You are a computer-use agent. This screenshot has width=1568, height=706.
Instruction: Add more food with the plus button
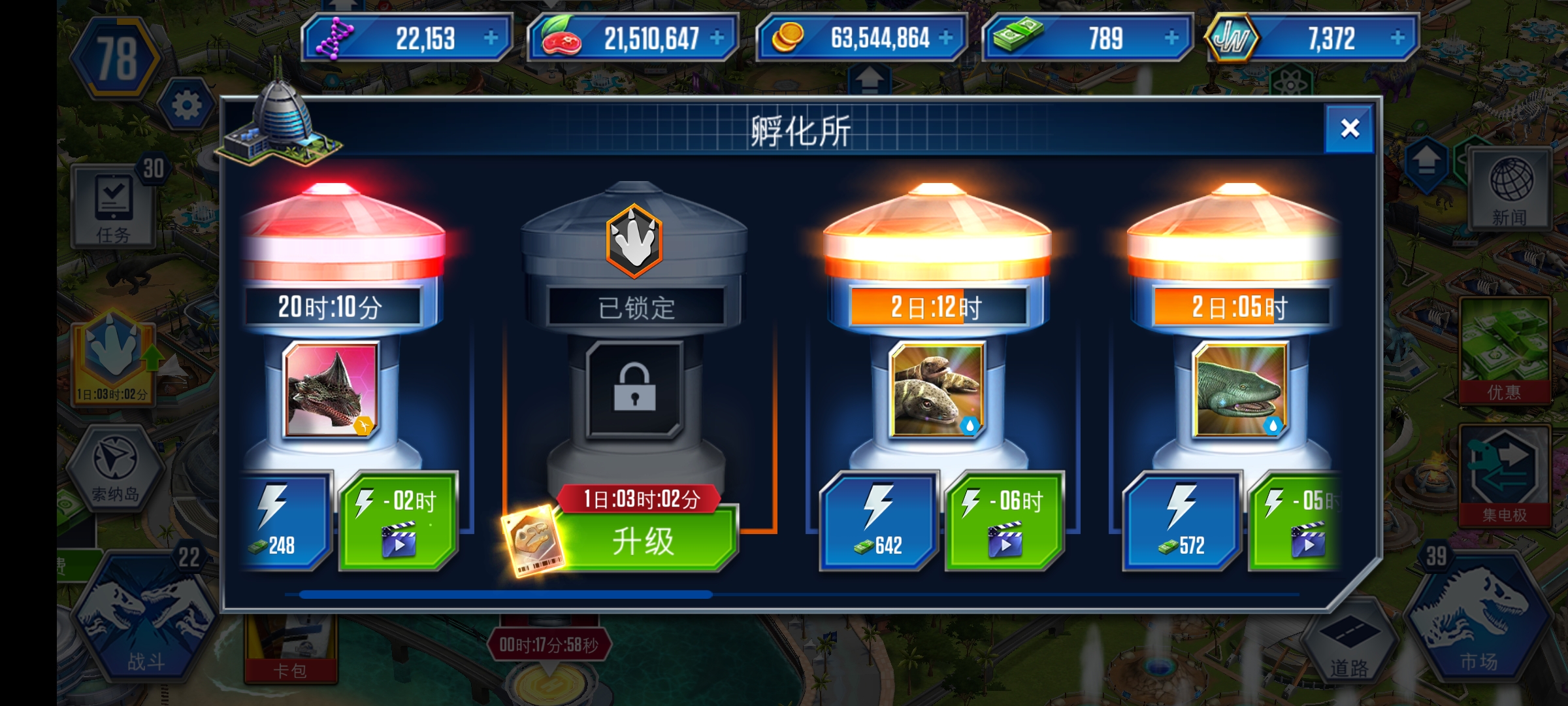[x=717, y=38]
